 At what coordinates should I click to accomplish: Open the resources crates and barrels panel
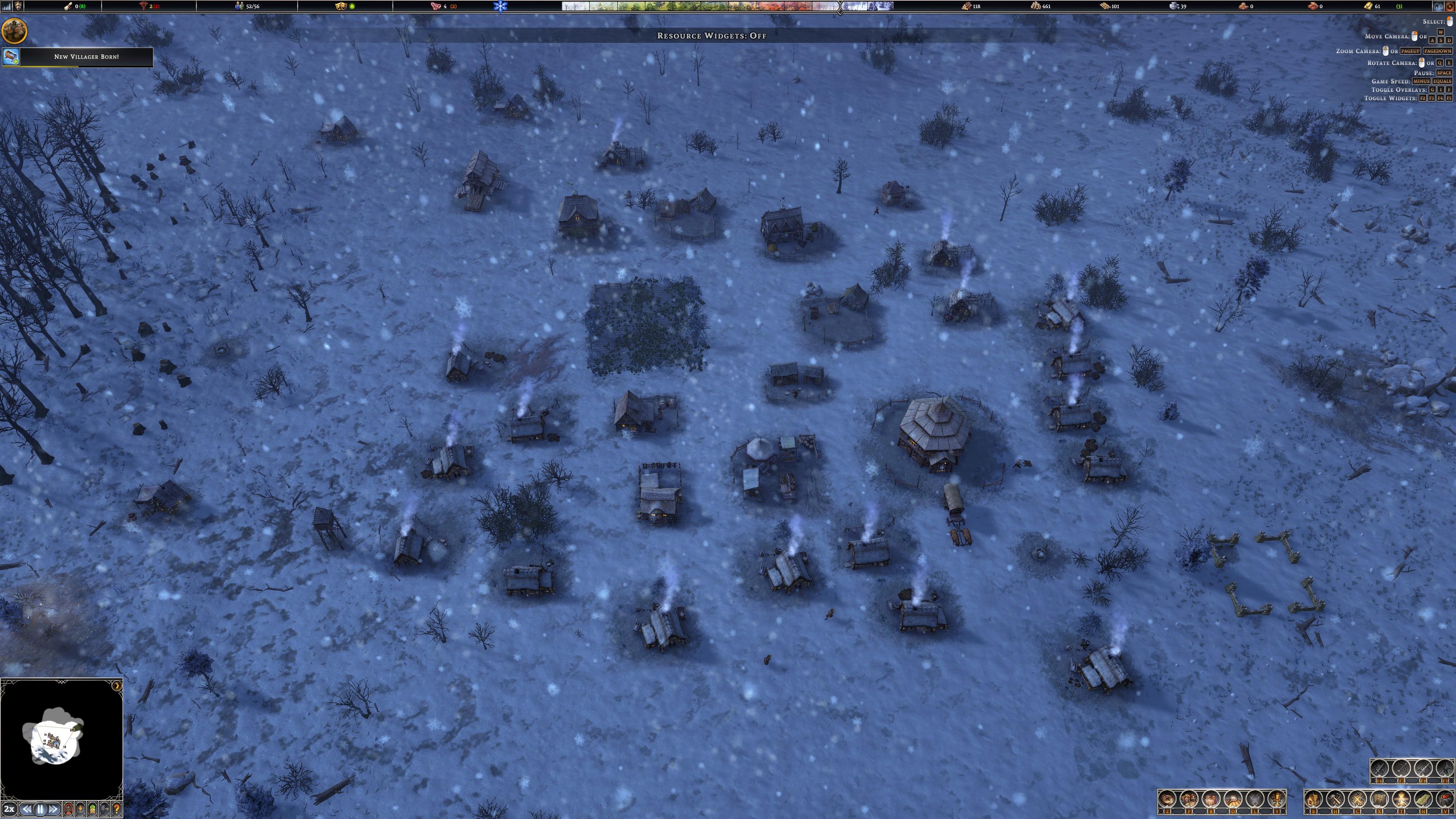[x=1211, y=799]
